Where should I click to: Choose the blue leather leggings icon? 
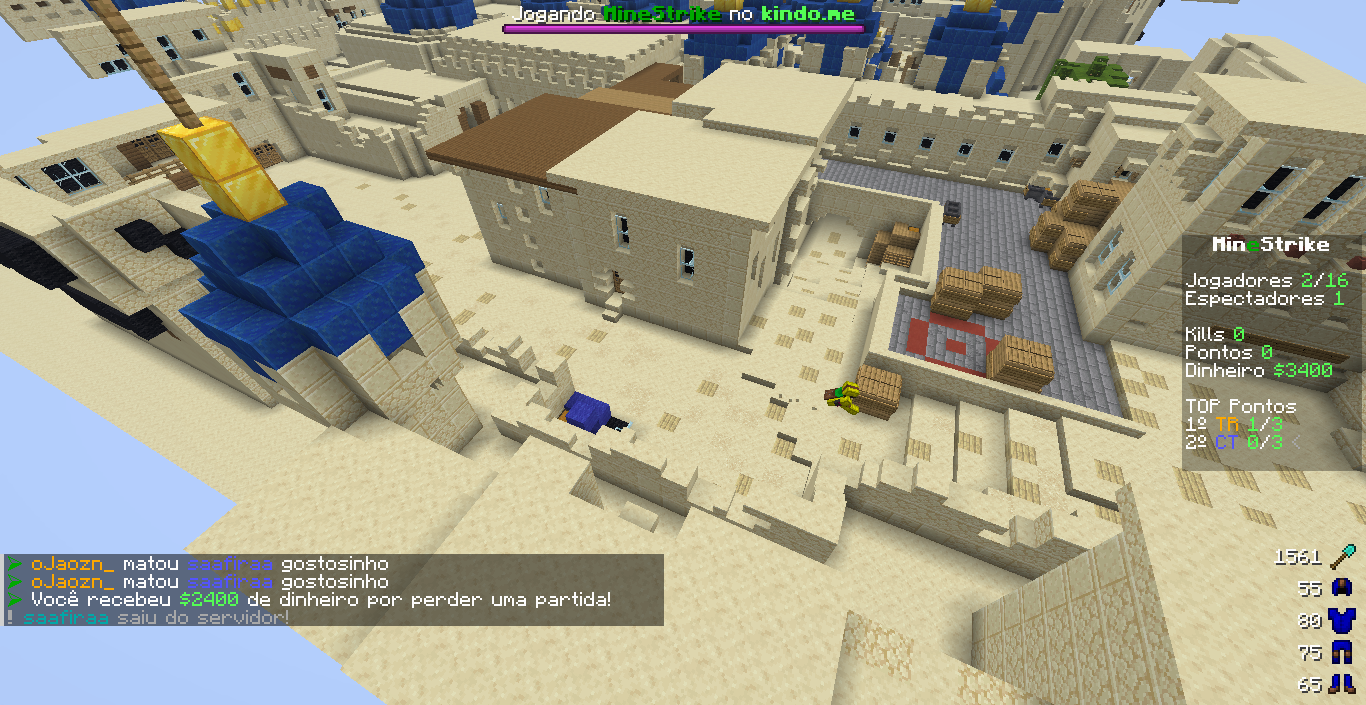click(1342, 653)
